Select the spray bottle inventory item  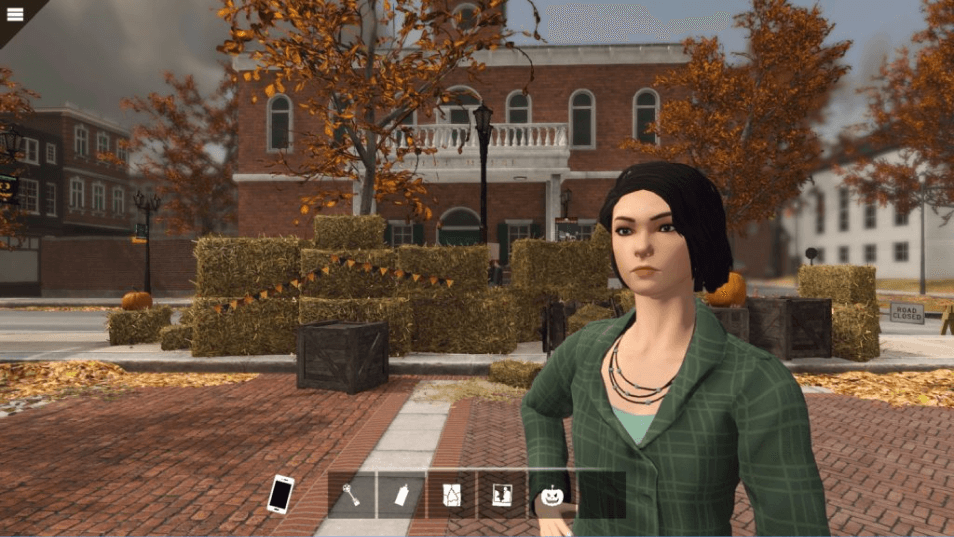[402, 494]
